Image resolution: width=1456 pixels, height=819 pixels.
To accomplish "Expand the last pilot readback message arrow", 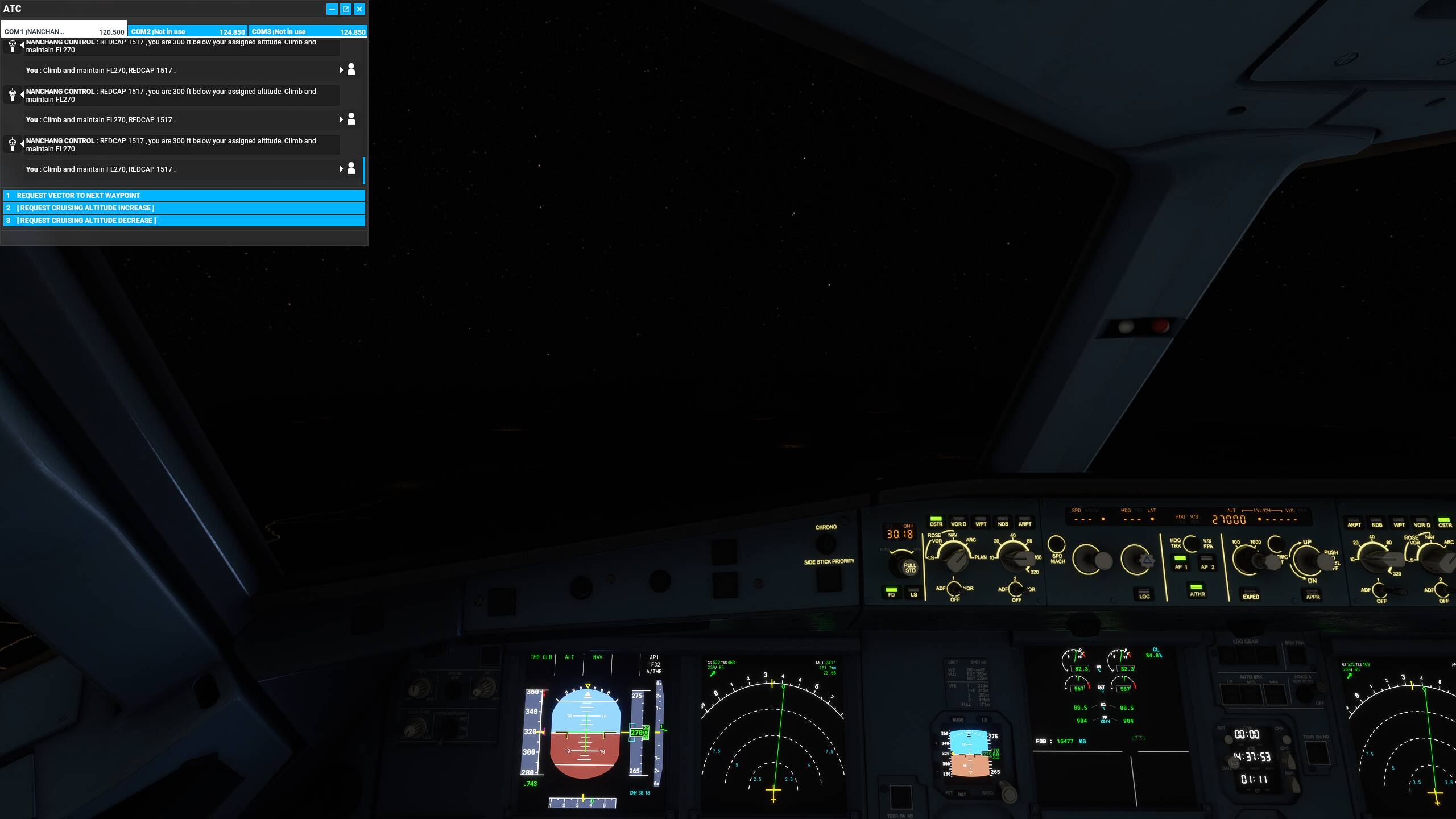I will [x=342, y=168].
